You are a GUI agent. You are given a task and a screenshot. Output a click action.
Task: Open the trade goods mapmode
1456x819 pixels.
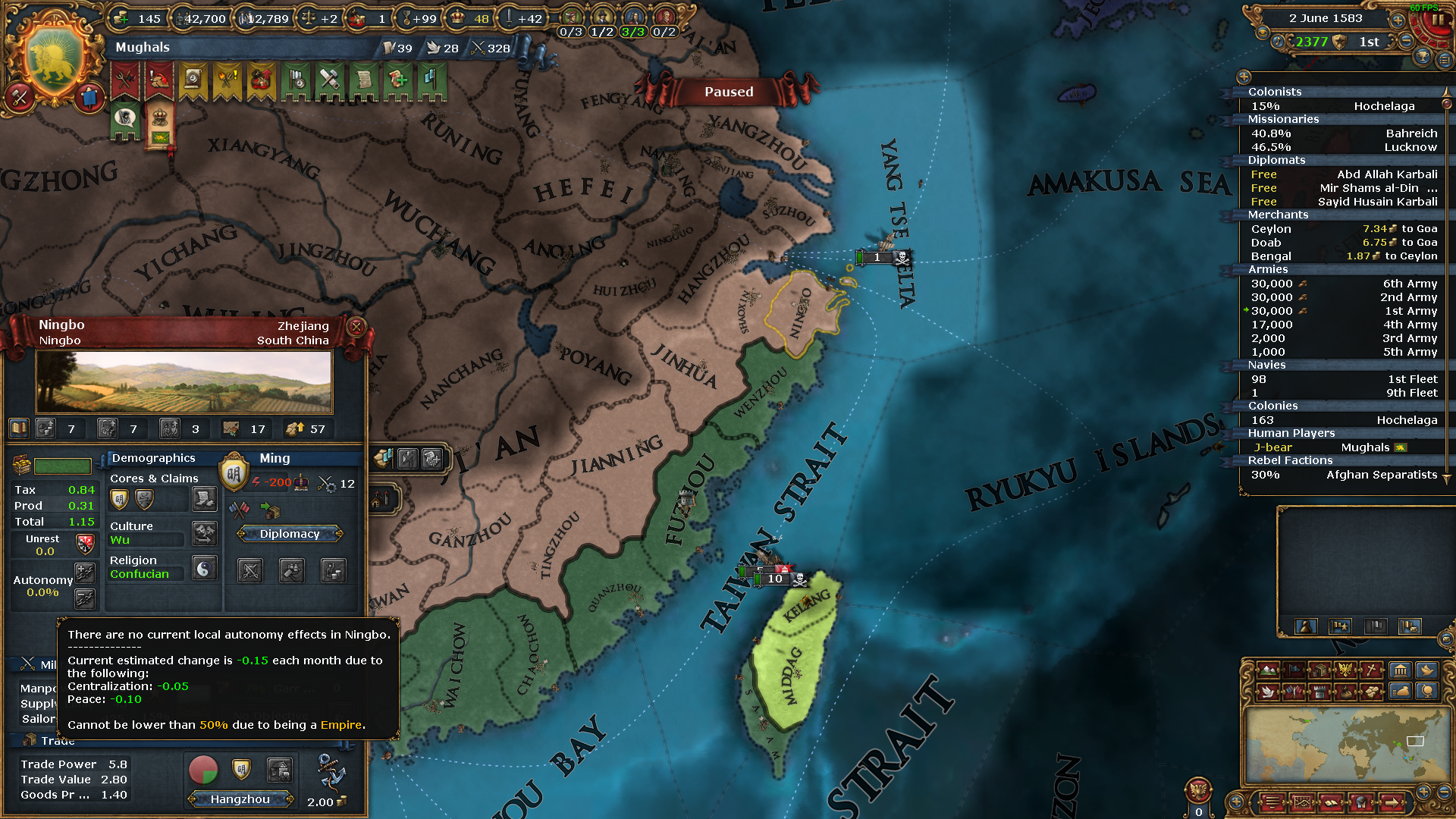pyautogui.click(x=1321, y=670)
